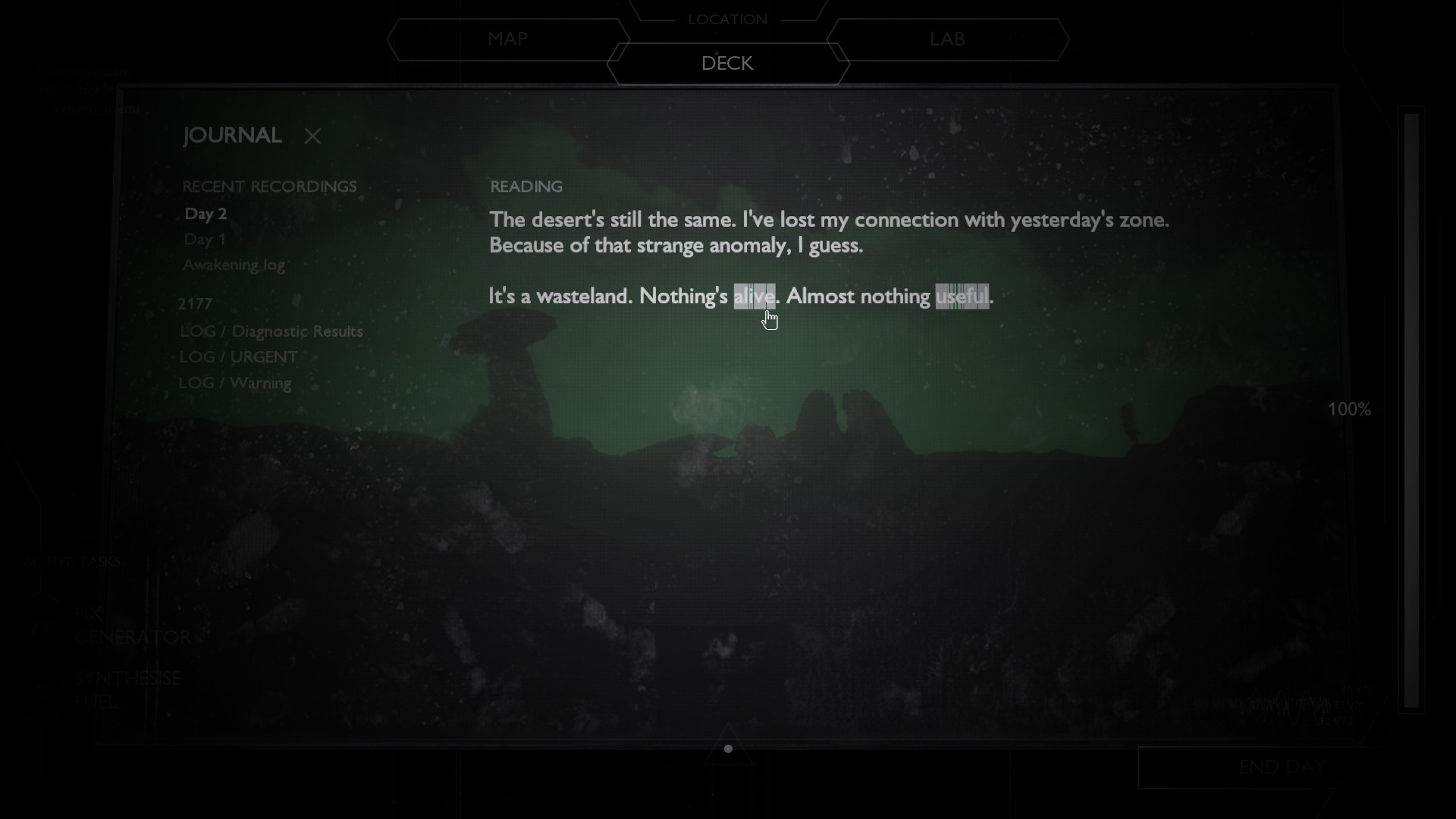Viewport: 1456px width, 819px height.
Task: Open the Day 2 recording
Action: 206,214
